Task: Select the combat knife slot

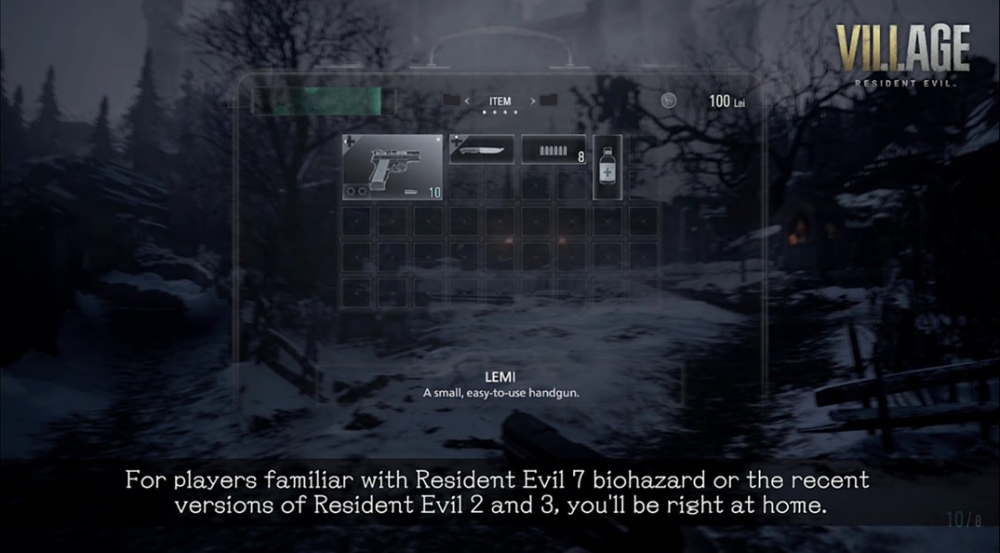Action: tap(481, 150)
